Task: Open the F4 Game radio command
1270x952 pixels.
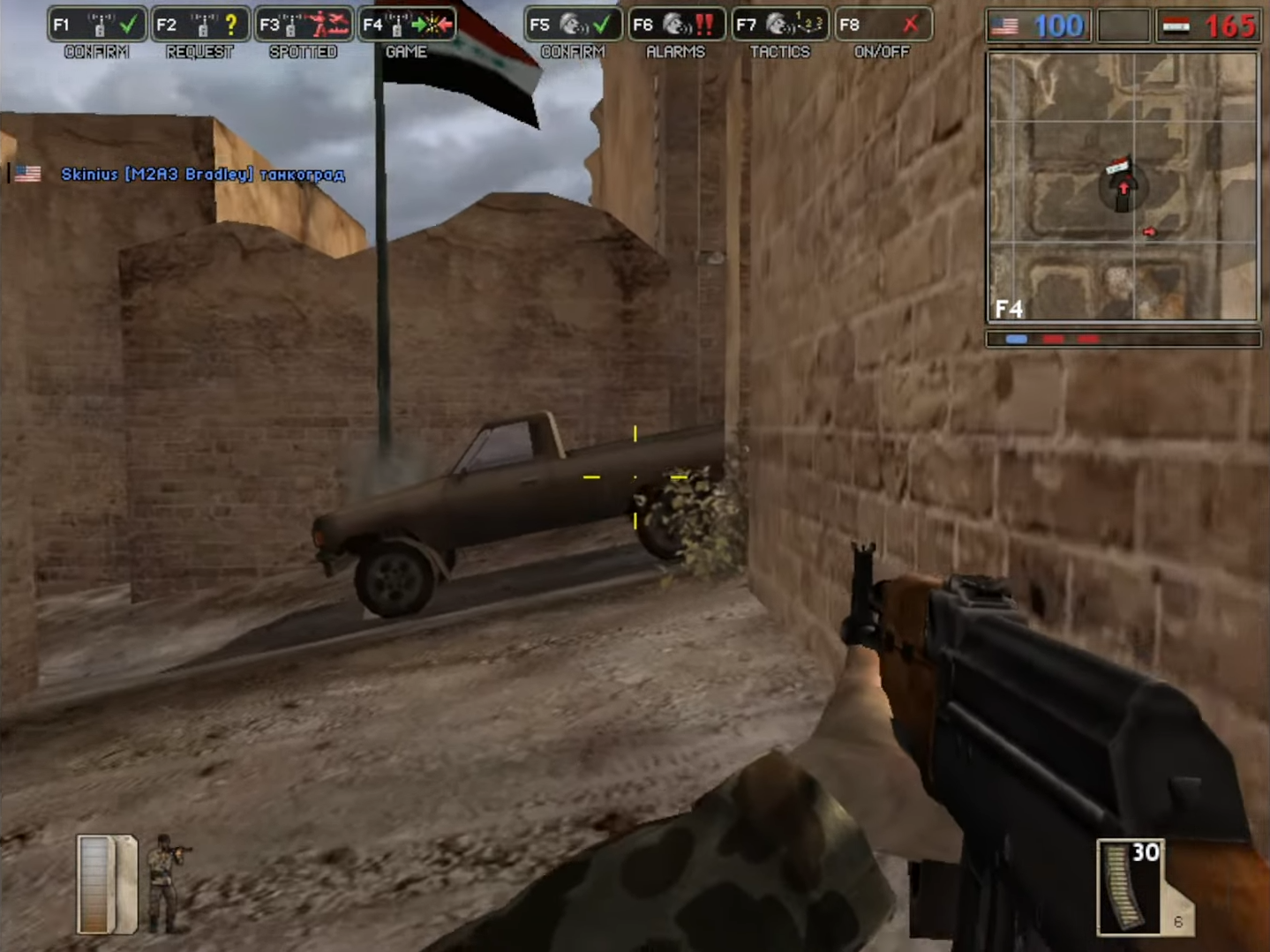Action: [x=407, y=25]
